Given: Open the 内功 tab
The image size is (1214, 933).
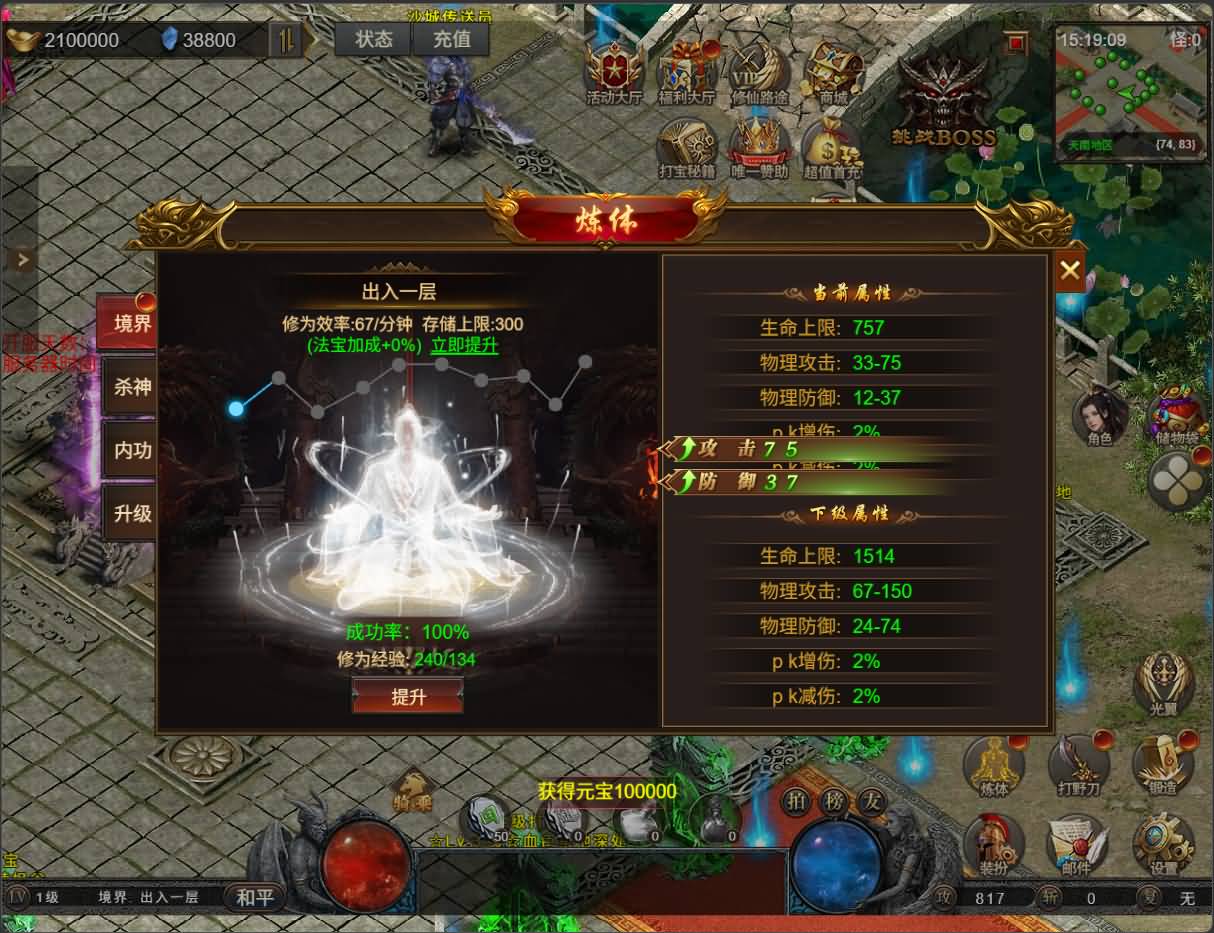Looking at the screenshot, I should pyautogui.click(x=131, y=450).
